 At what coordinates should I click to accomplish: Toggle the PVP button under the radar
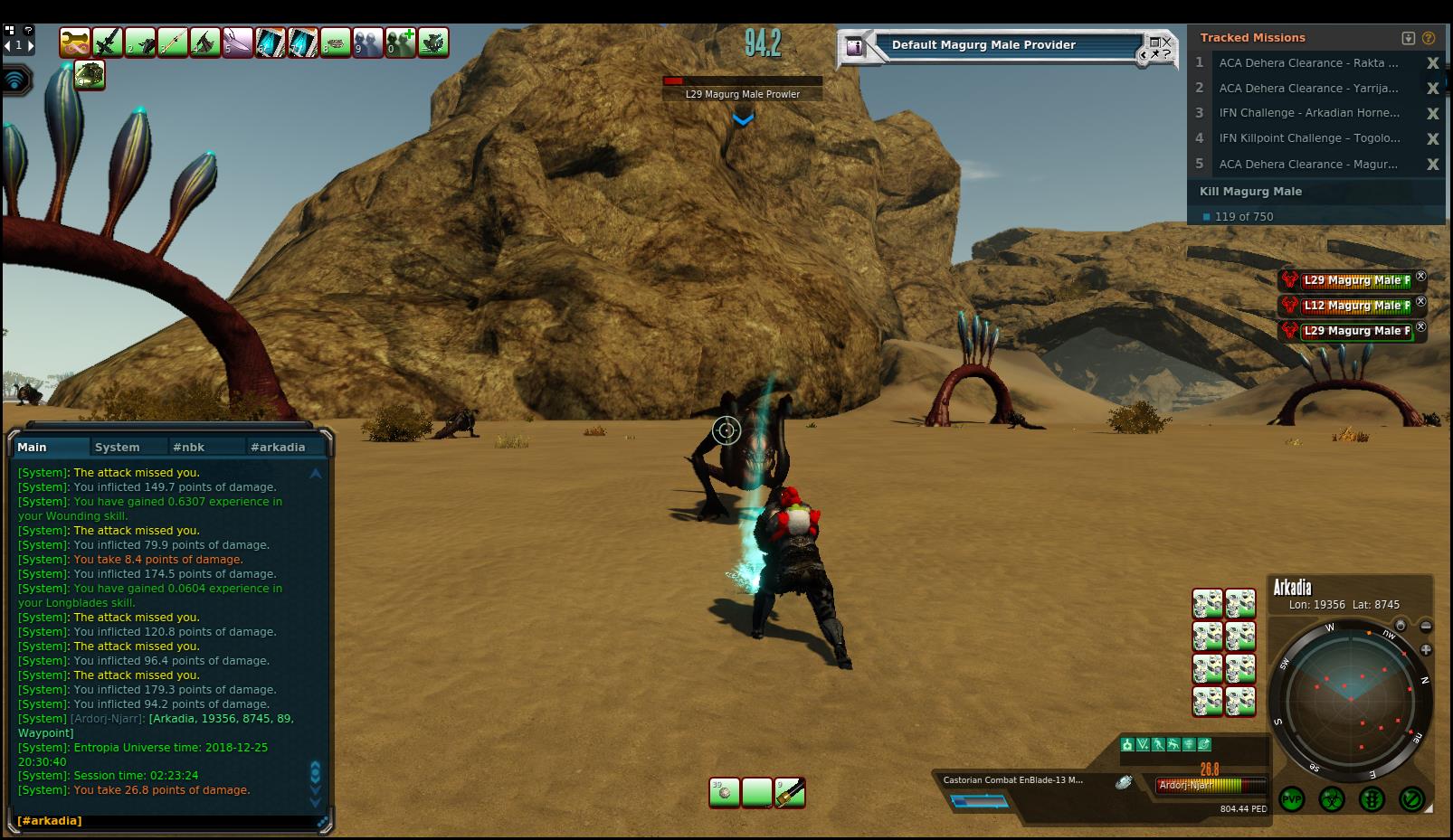(1292, 799)
